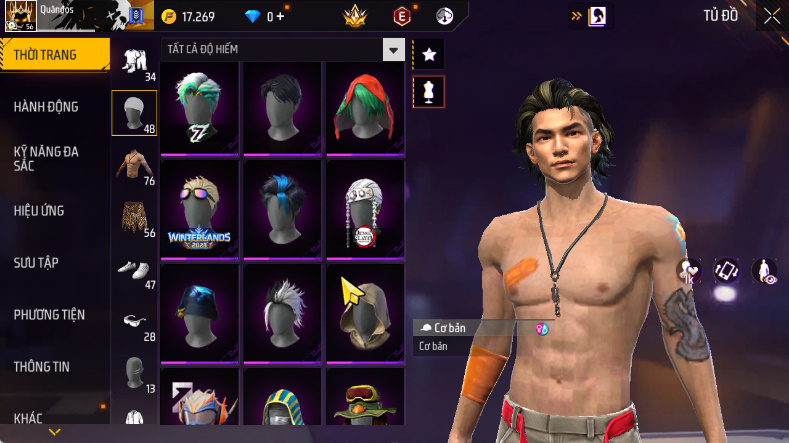Show the THÔNG TIN tab
789x443 pixels.
pyautogui.click(x=42, y=366)
